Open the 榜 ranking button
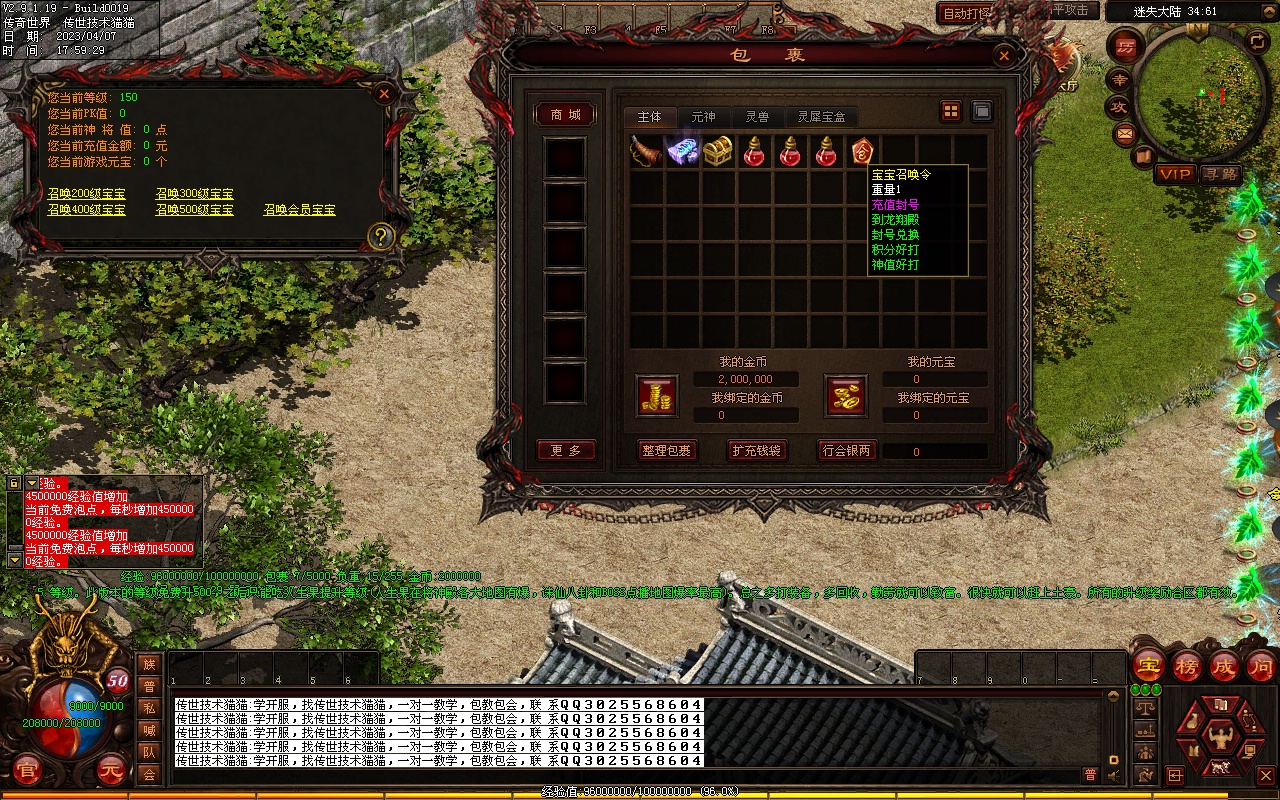This screenshot has width=1280, height=800. pos(1187,666)
